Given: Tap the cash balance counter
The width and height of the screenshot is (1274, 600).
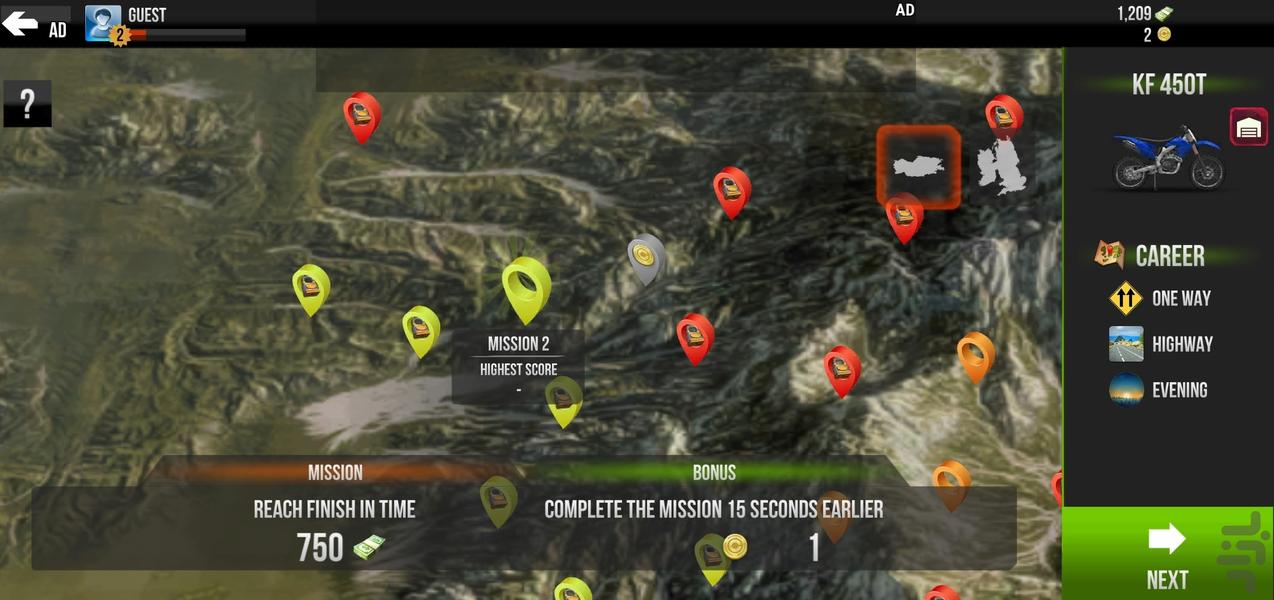Looking at the screenshot, I should click(1145, 14).
